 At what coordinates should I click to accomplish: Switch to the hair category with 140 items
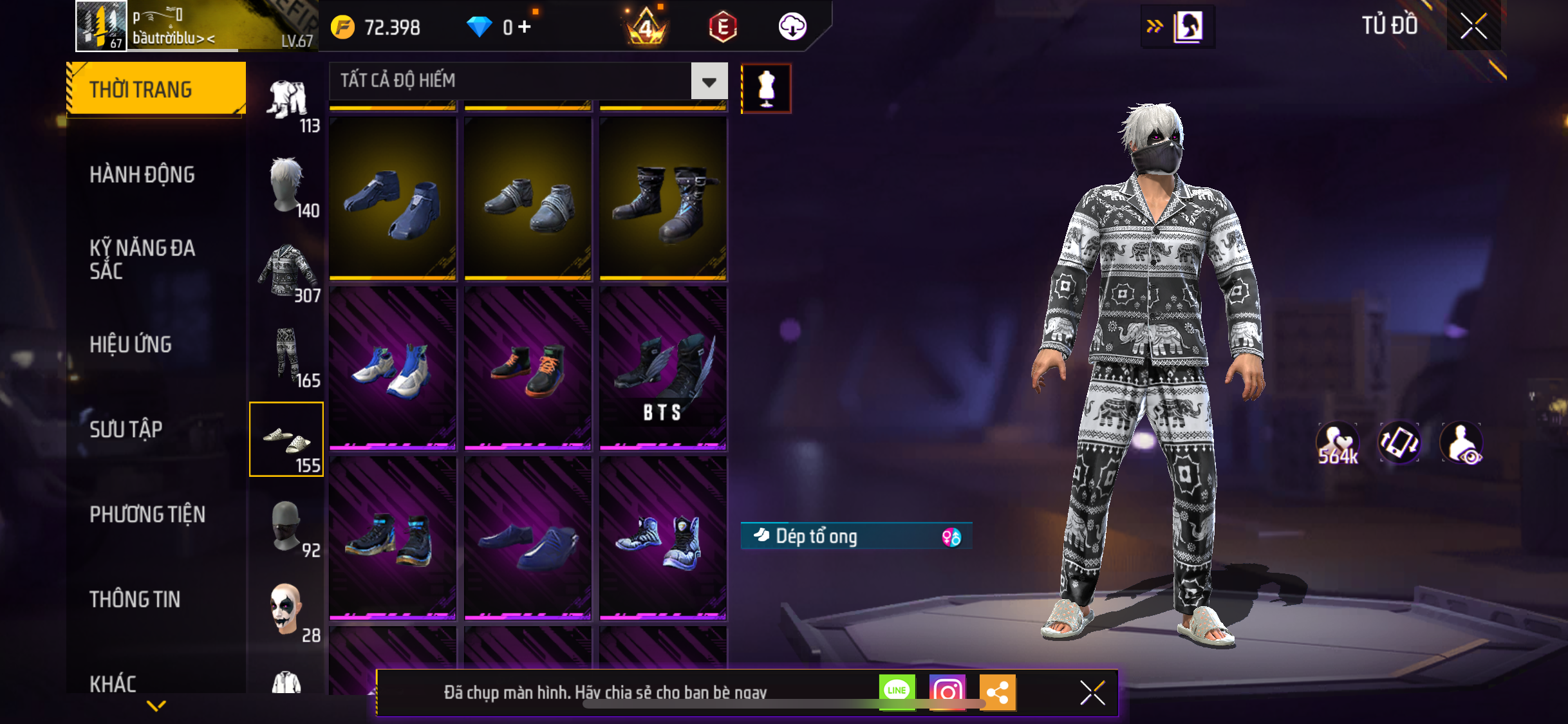point(287,187)
